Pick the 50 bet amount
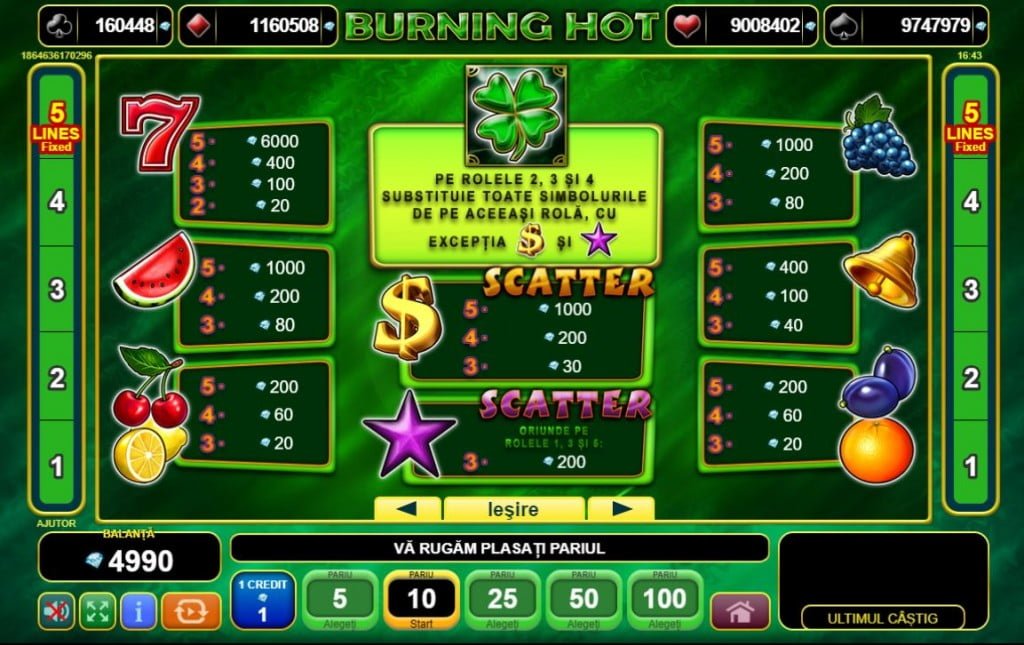This screenshot has width=1024, height=645. pyautogui.click(x=583, y=600)
